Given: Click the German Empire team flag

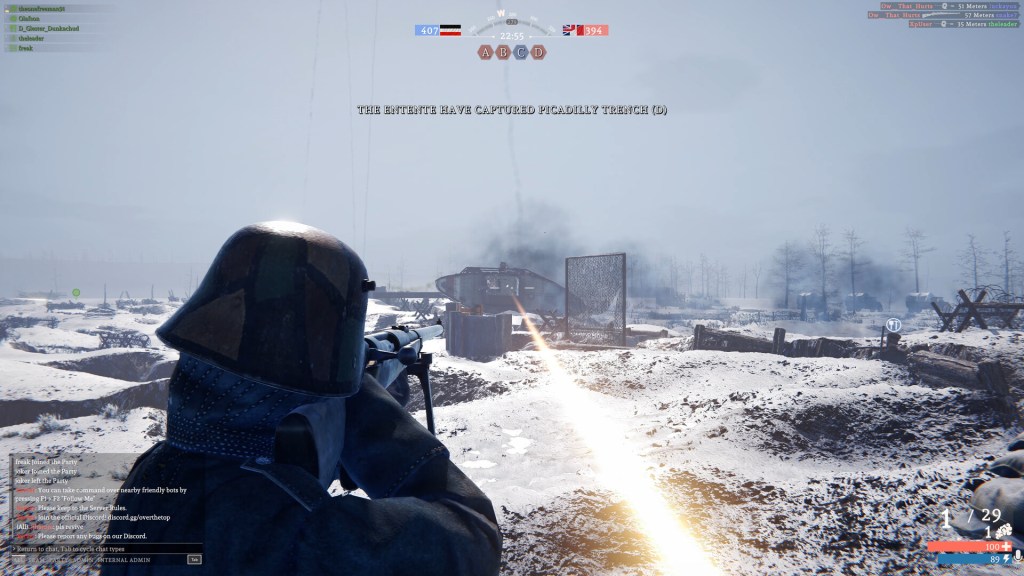Looking at the screenshot, I should (451, 31).
